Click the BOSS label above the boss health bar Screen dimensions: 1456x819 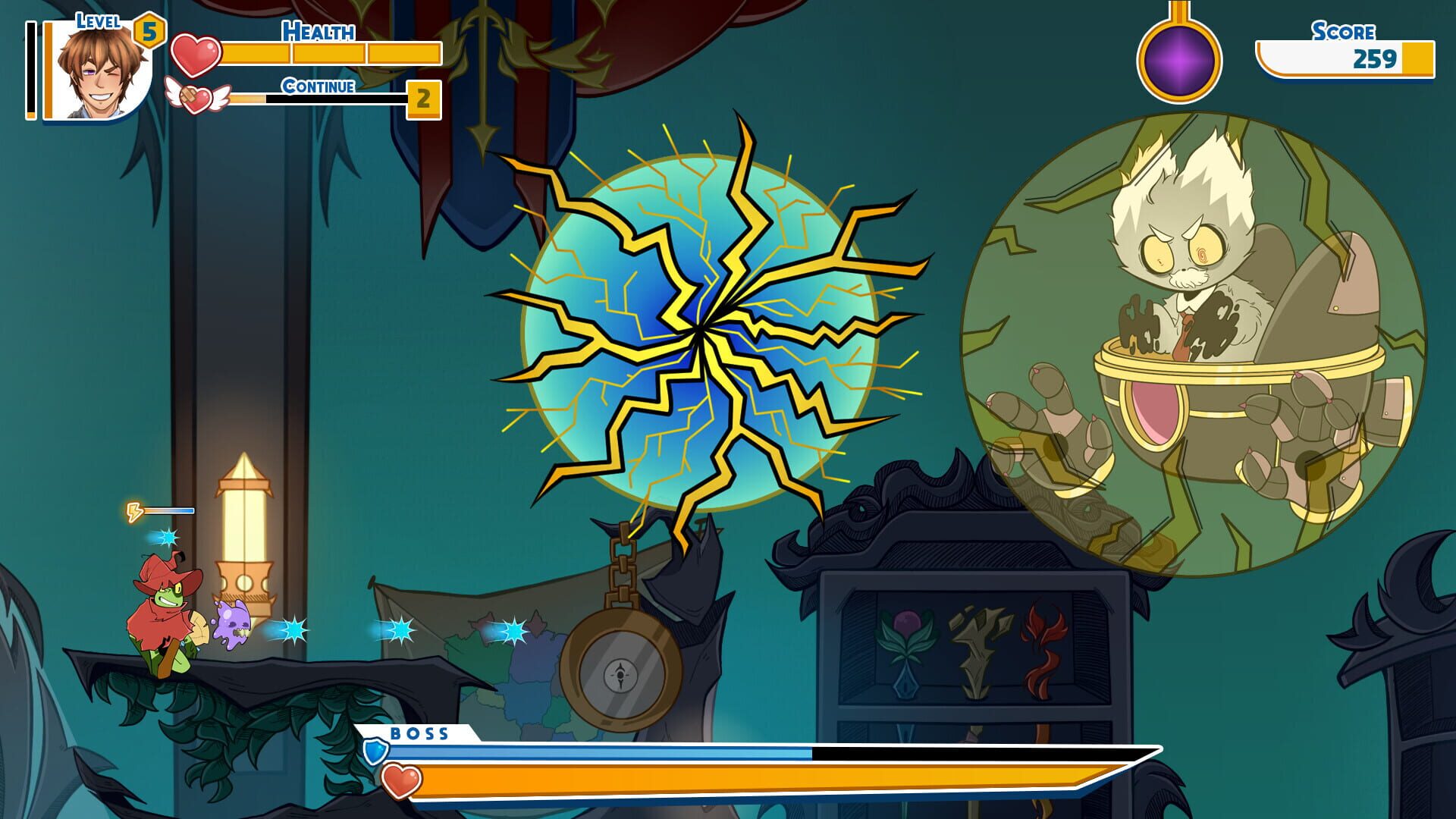tap(420, 734)
